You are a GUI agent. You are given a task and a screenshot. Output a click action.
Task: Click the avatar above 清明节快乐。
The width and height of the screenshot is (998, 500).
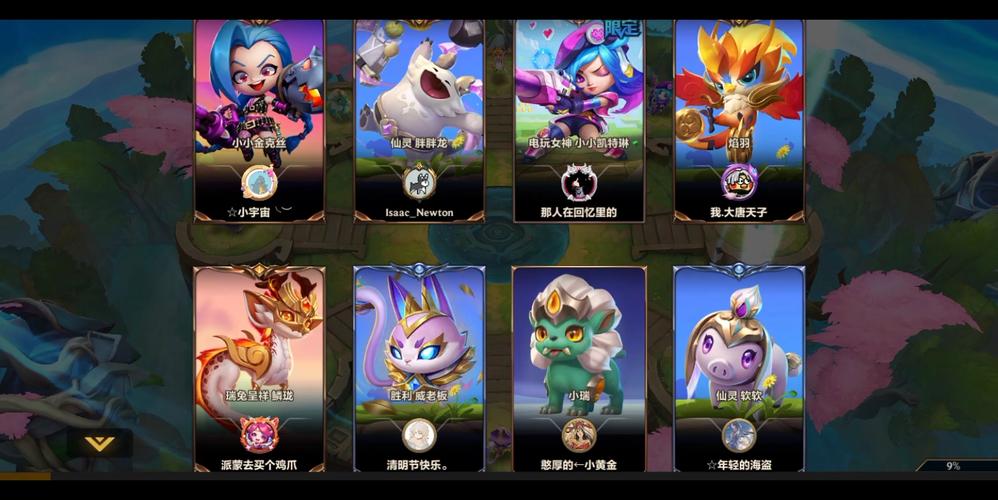[419, 435]
